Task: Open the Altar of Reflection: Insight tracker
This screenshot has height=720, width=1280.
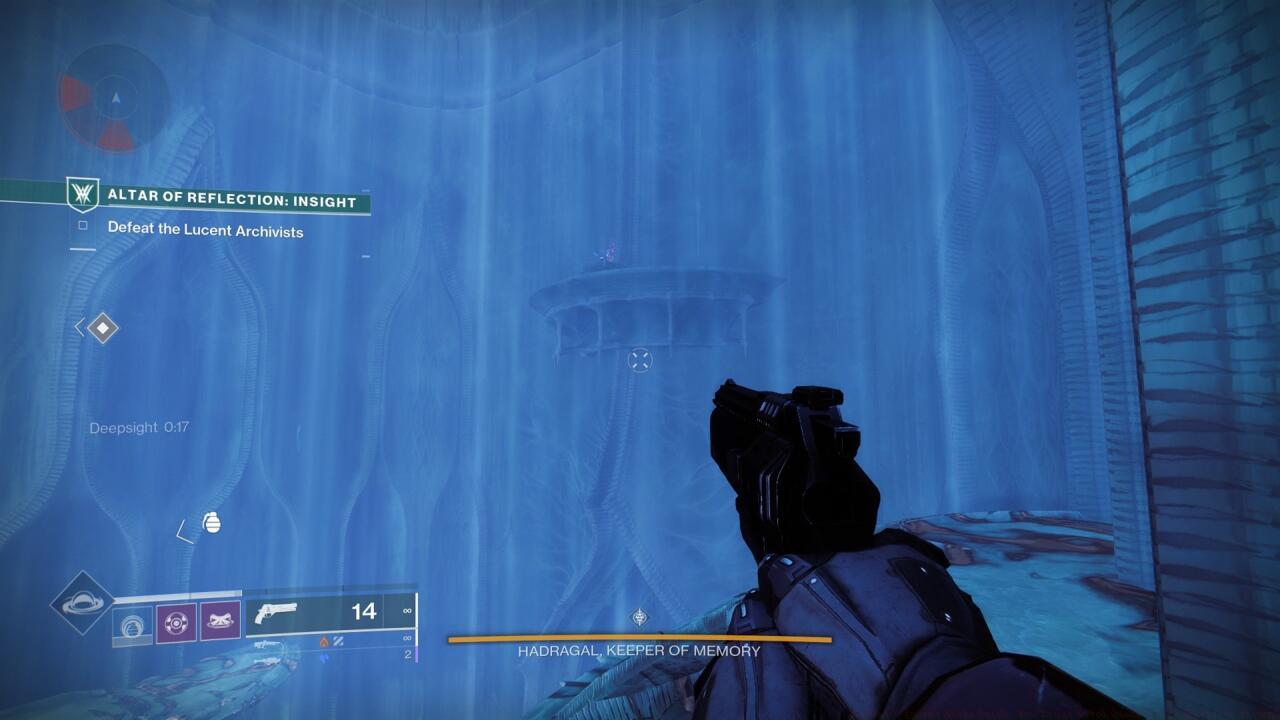Action: click(231, 201)
